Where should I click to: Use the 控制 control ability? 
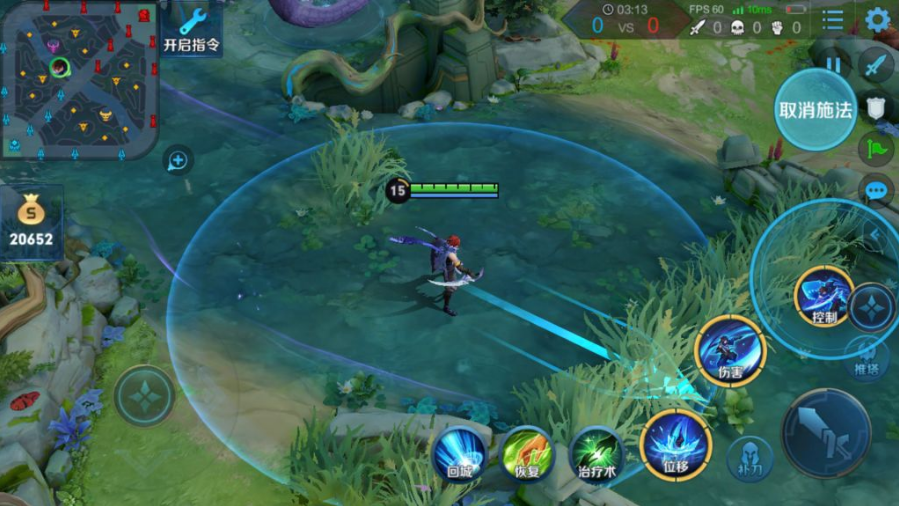(824, 296)
